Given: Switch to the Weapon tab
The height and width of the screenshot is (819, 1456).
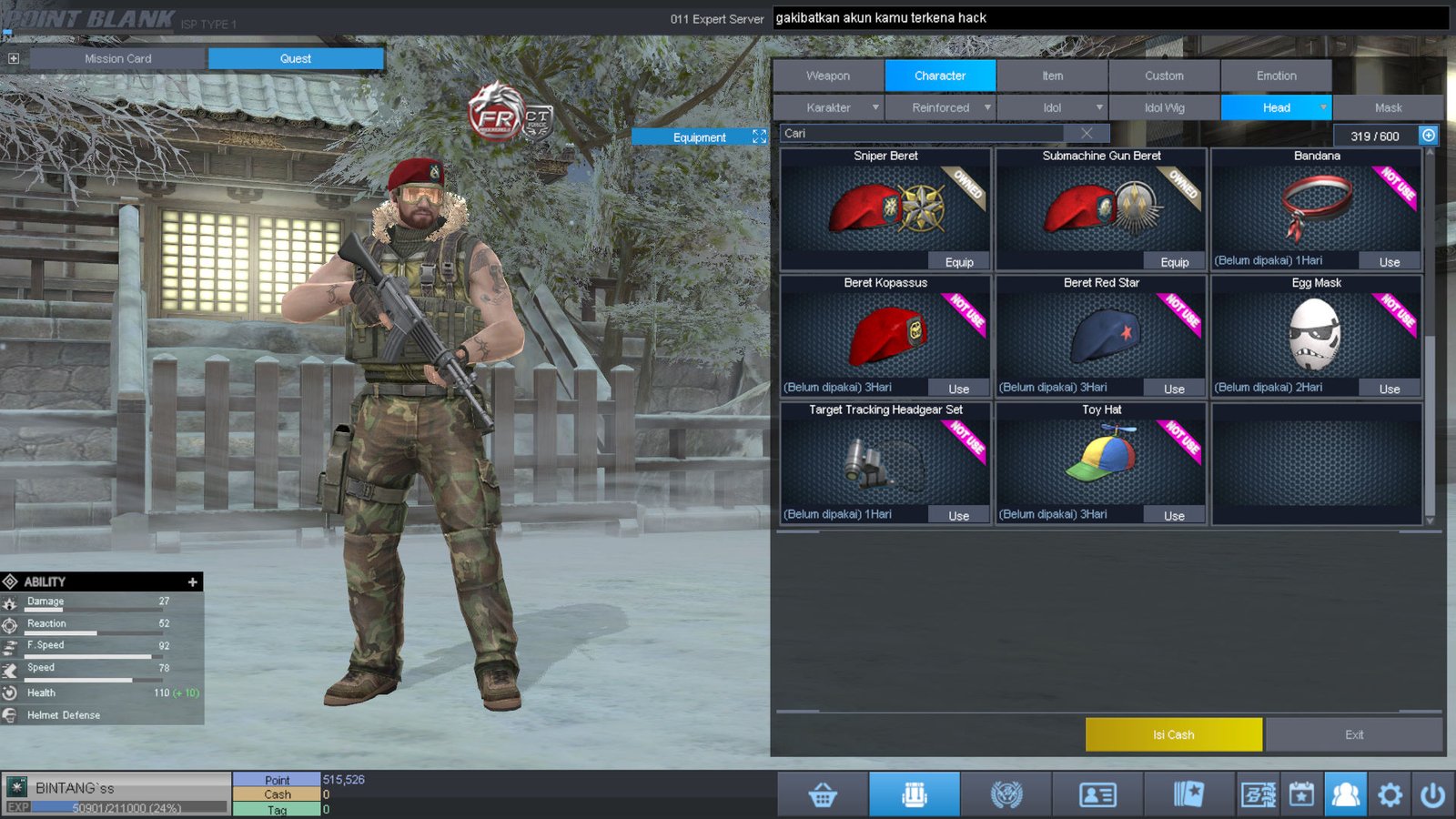Looking at the screenshot, I should [828, 76].
